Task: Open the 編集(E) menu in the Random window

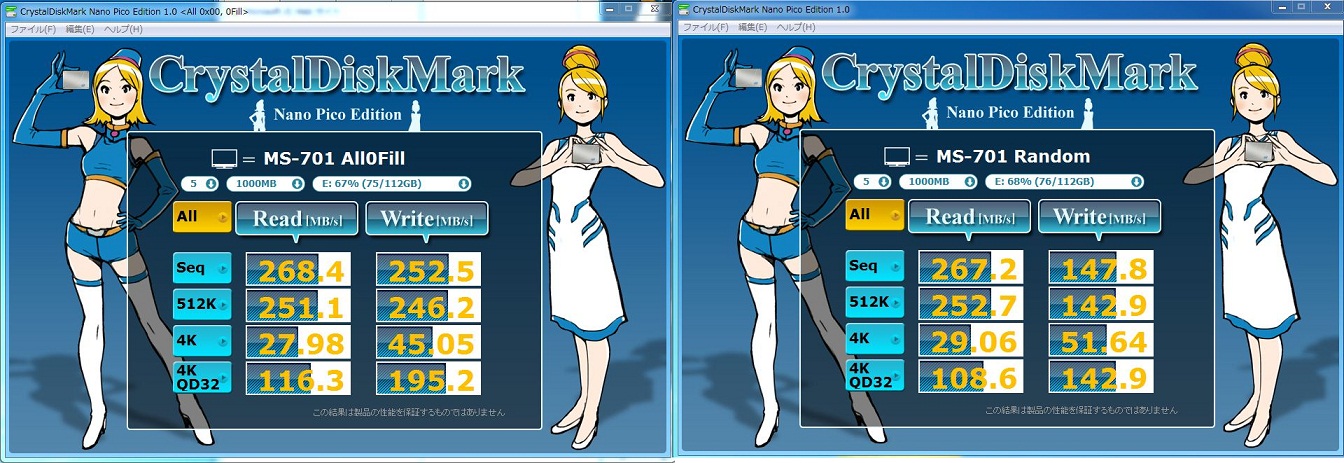Action: [752, 27]
